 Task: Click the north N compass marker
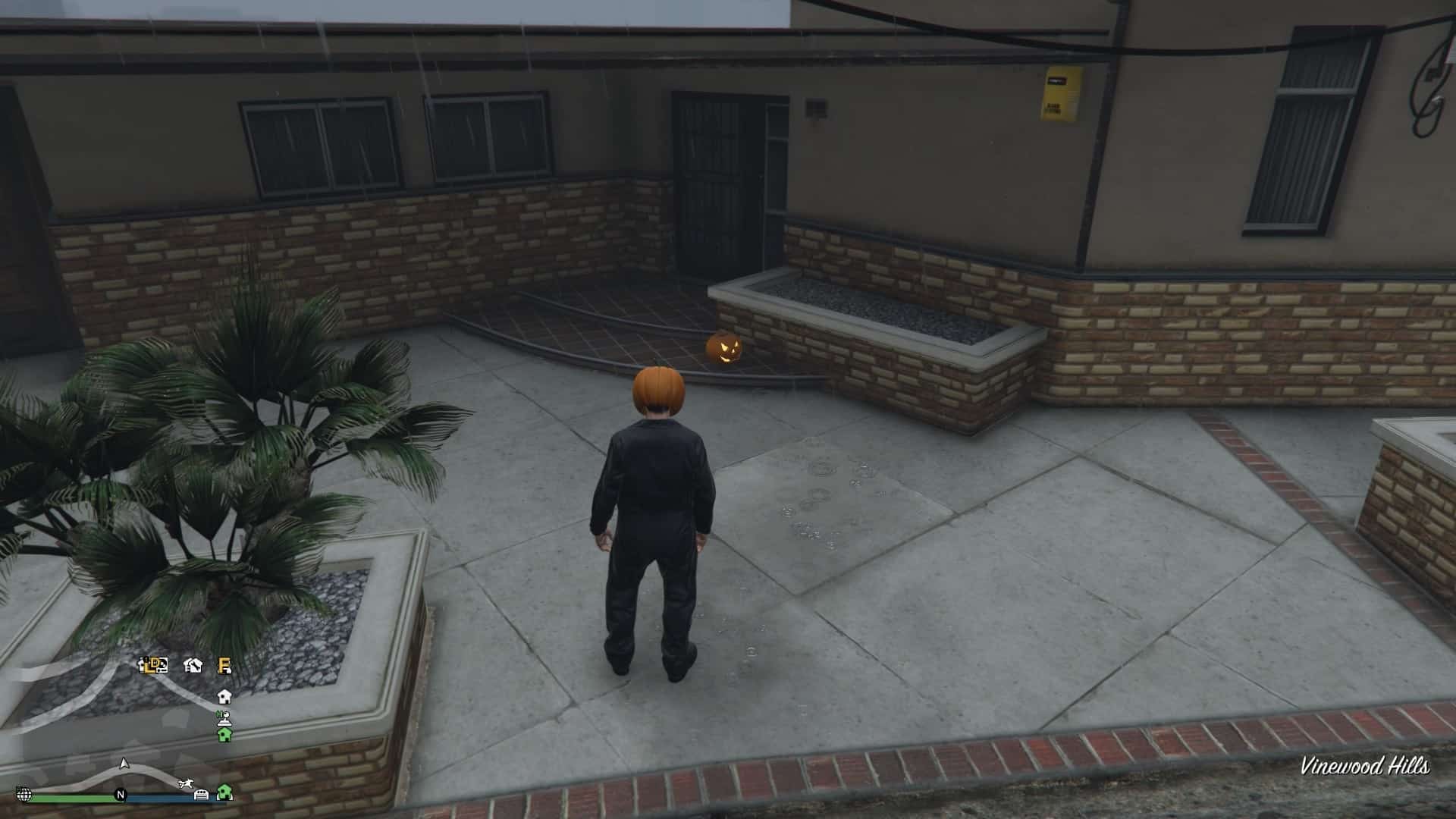pyautogui.click(x=120, y=795)
